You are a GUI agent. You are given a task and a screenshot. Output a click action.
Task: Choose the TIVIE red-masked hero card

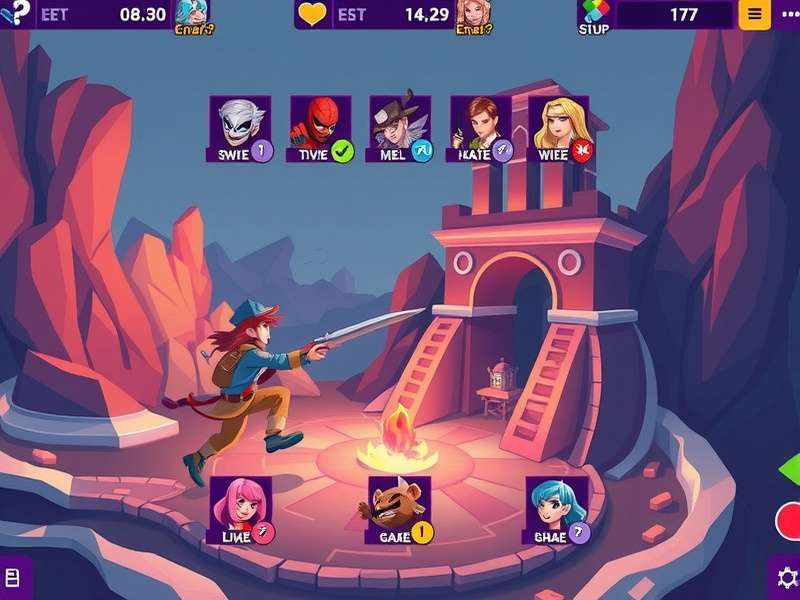click(x=320, y=126)
